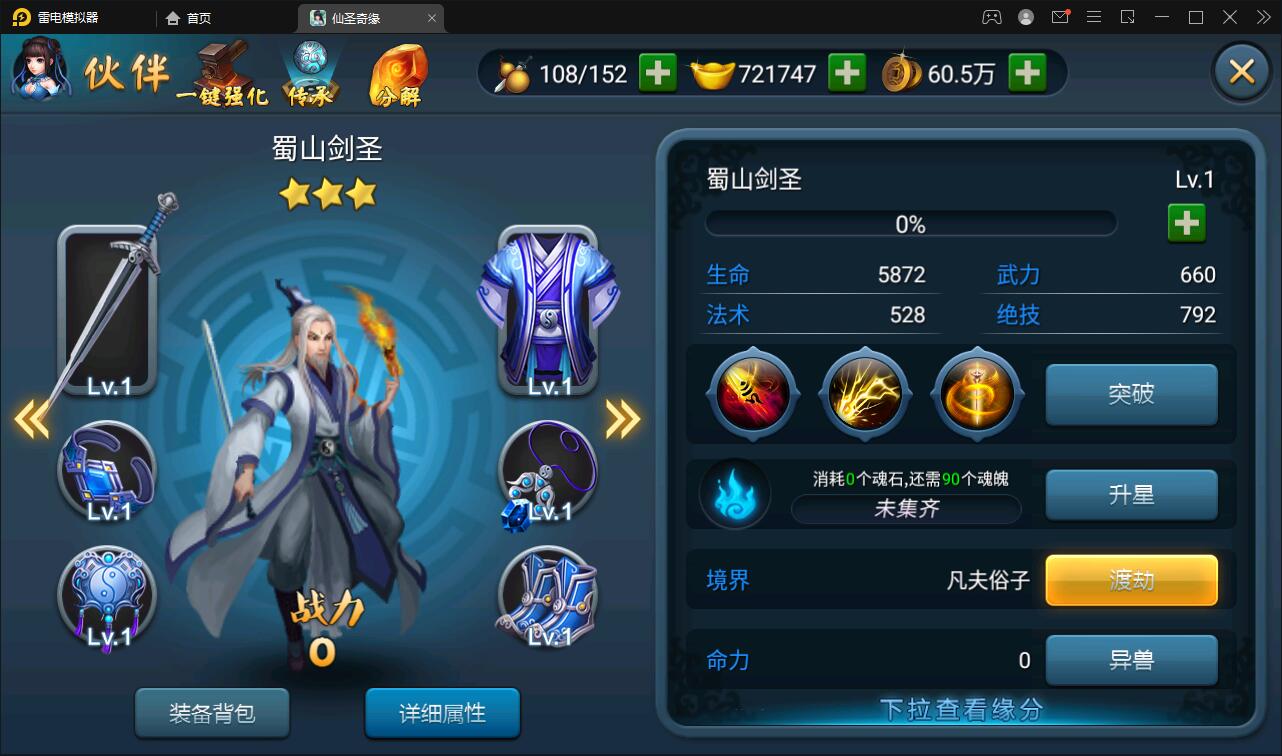Click the 0% experience progress bar
Viewport: 1282px width, 756px height.
[x=911, y=222]
